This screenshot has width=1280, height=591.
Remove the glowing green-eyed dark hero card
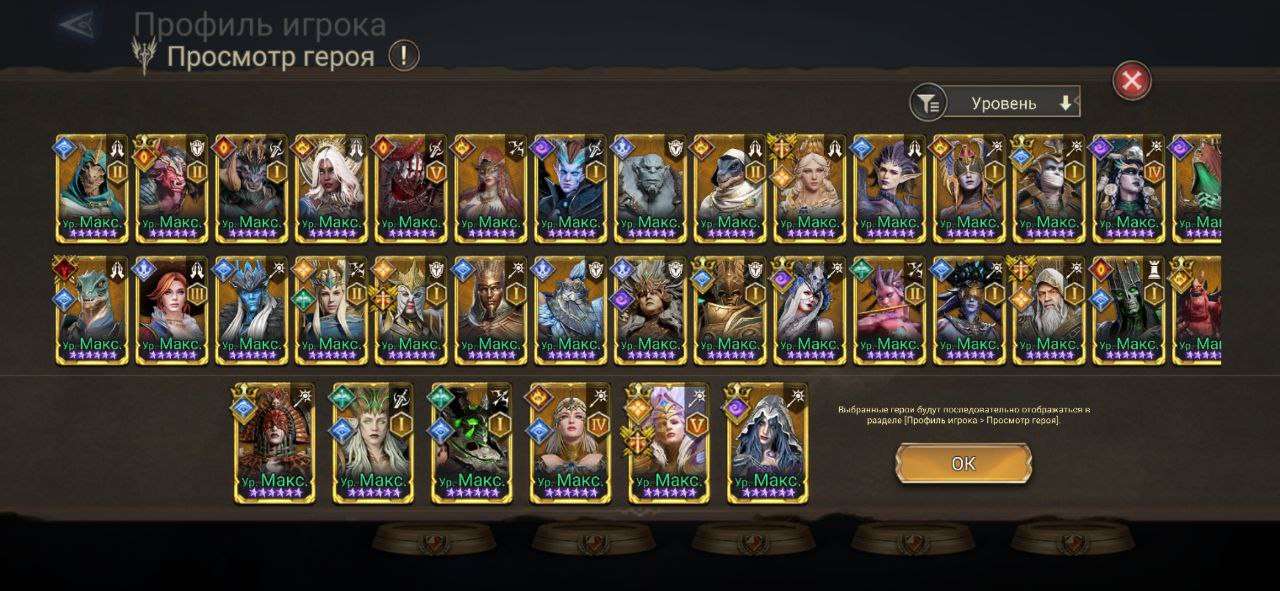point(471,442)
